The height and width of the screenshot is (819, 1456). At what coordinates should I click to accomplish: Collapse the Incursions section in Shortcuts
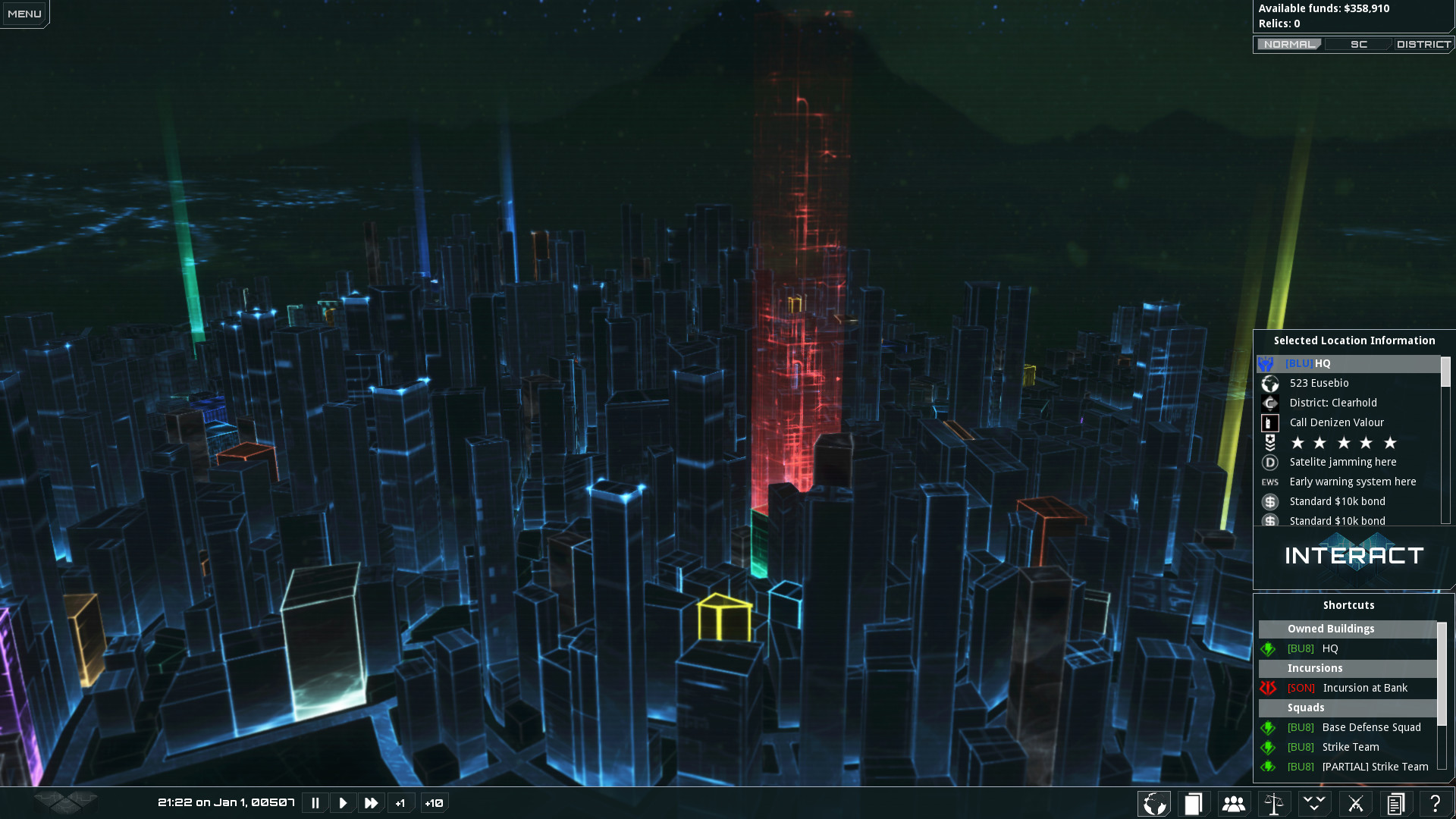[1348, 668]
